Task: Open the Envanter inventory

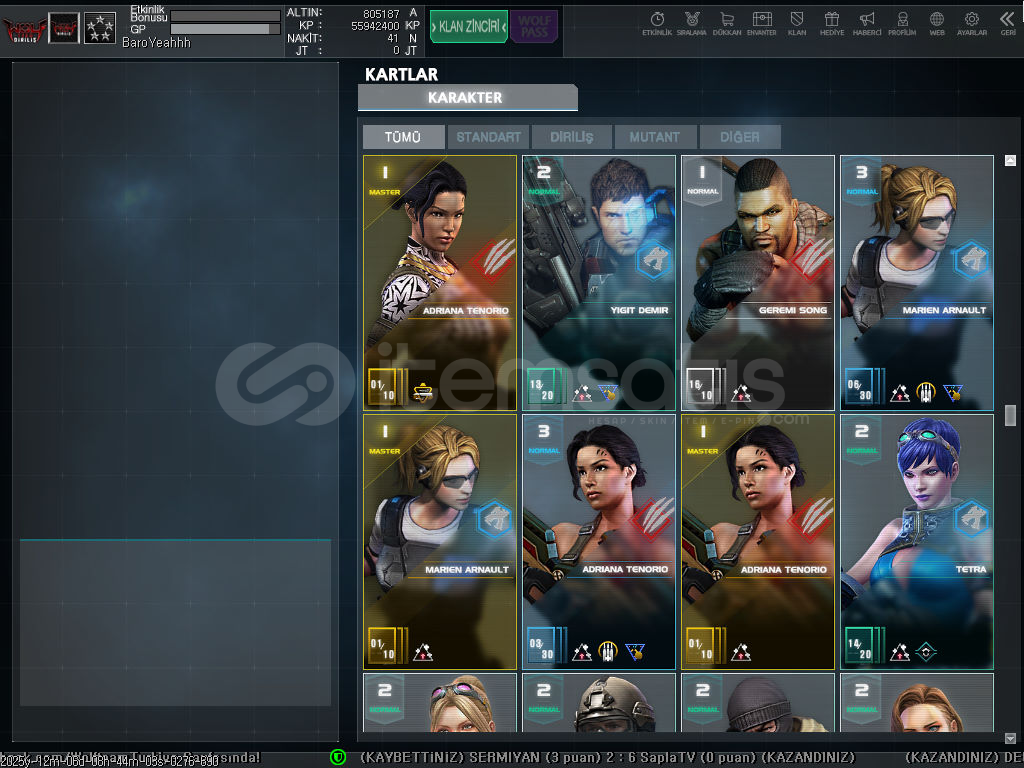Action: pyautogui.click(x=761, y=23)
